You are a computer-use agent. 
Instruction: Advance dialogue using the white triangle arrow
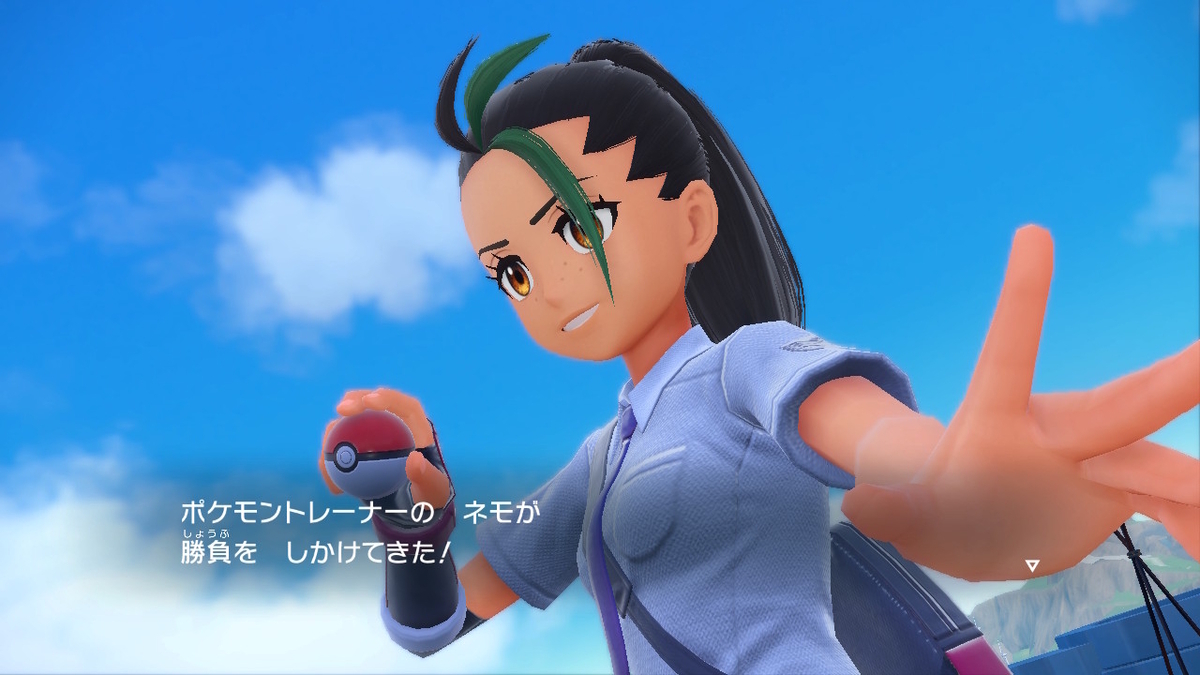pos(1032,566)
